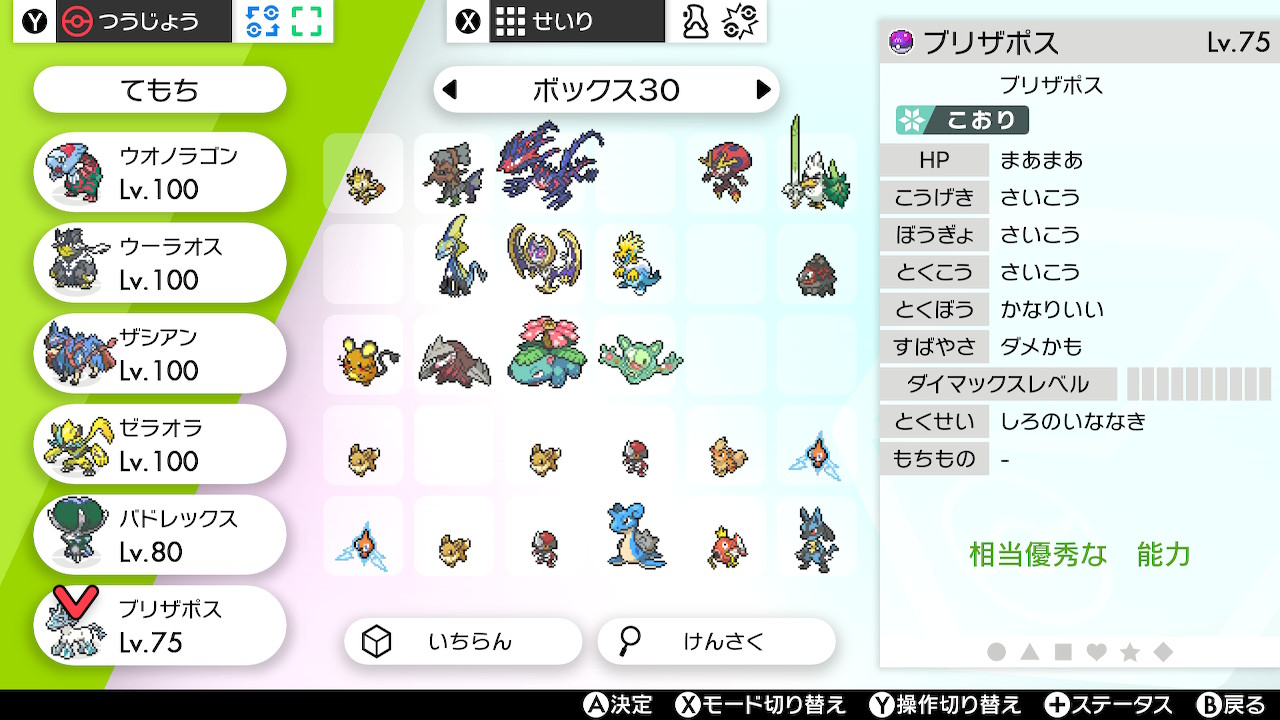Switch to the てもち party tab

point(158,89)
